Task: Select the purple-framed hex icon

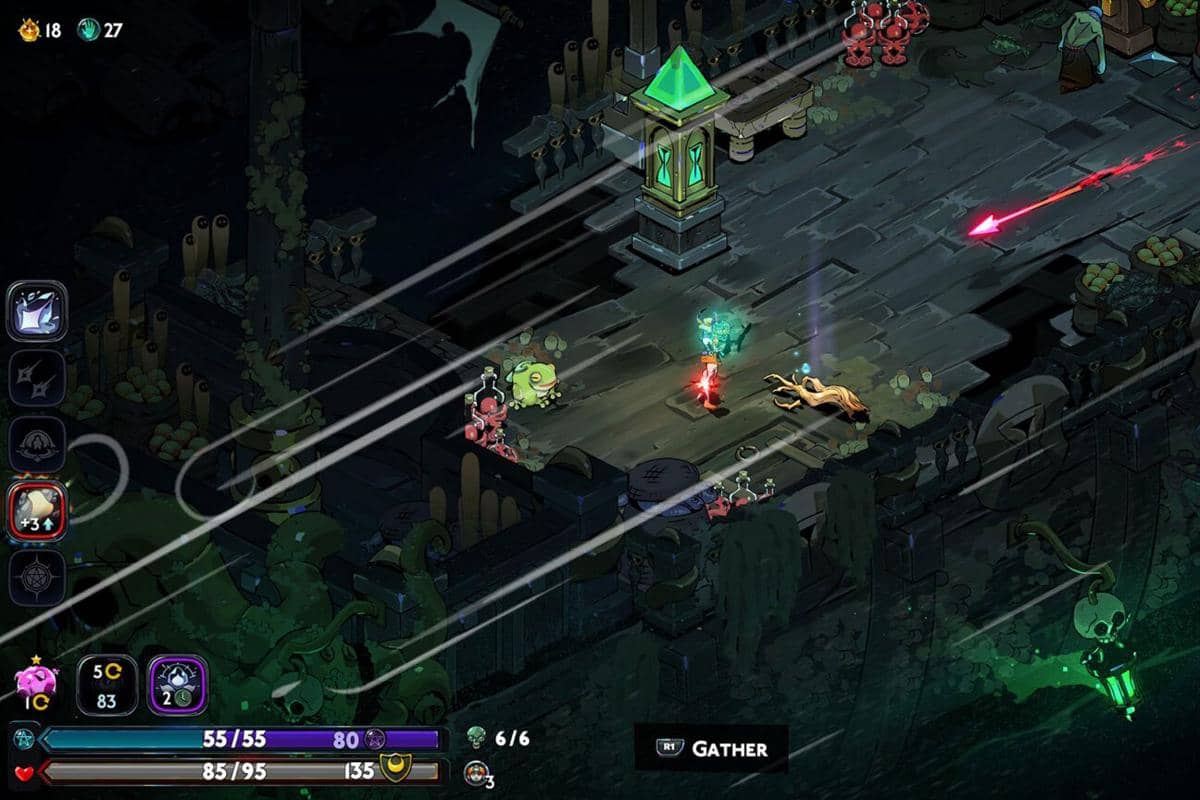Action: (x=177, y=684)
